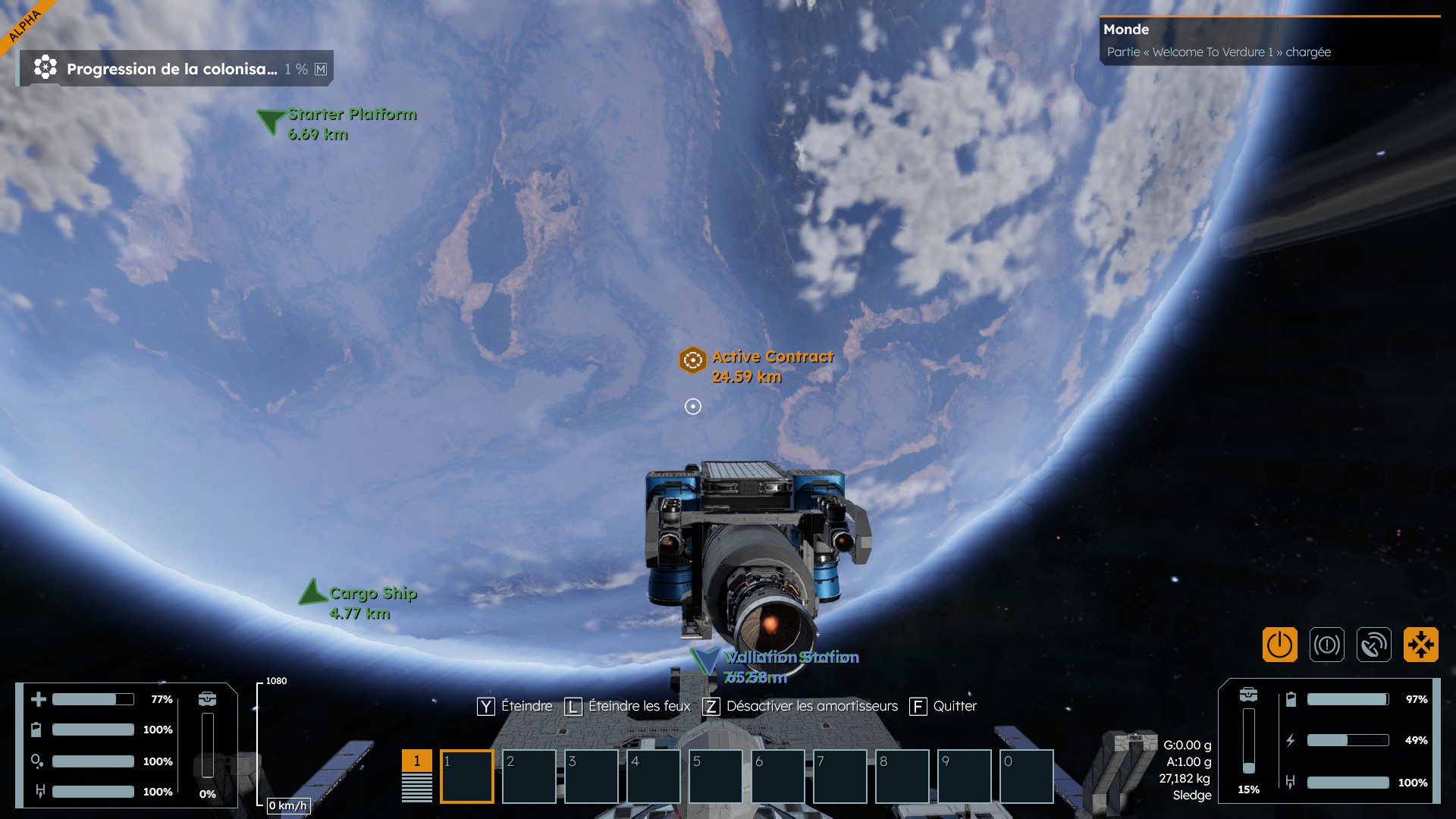The width and height of the screenshot is (1456, 819).
Task: Toggle the ship power icon
Action: pyautogui.click(x=1279, y=645)
